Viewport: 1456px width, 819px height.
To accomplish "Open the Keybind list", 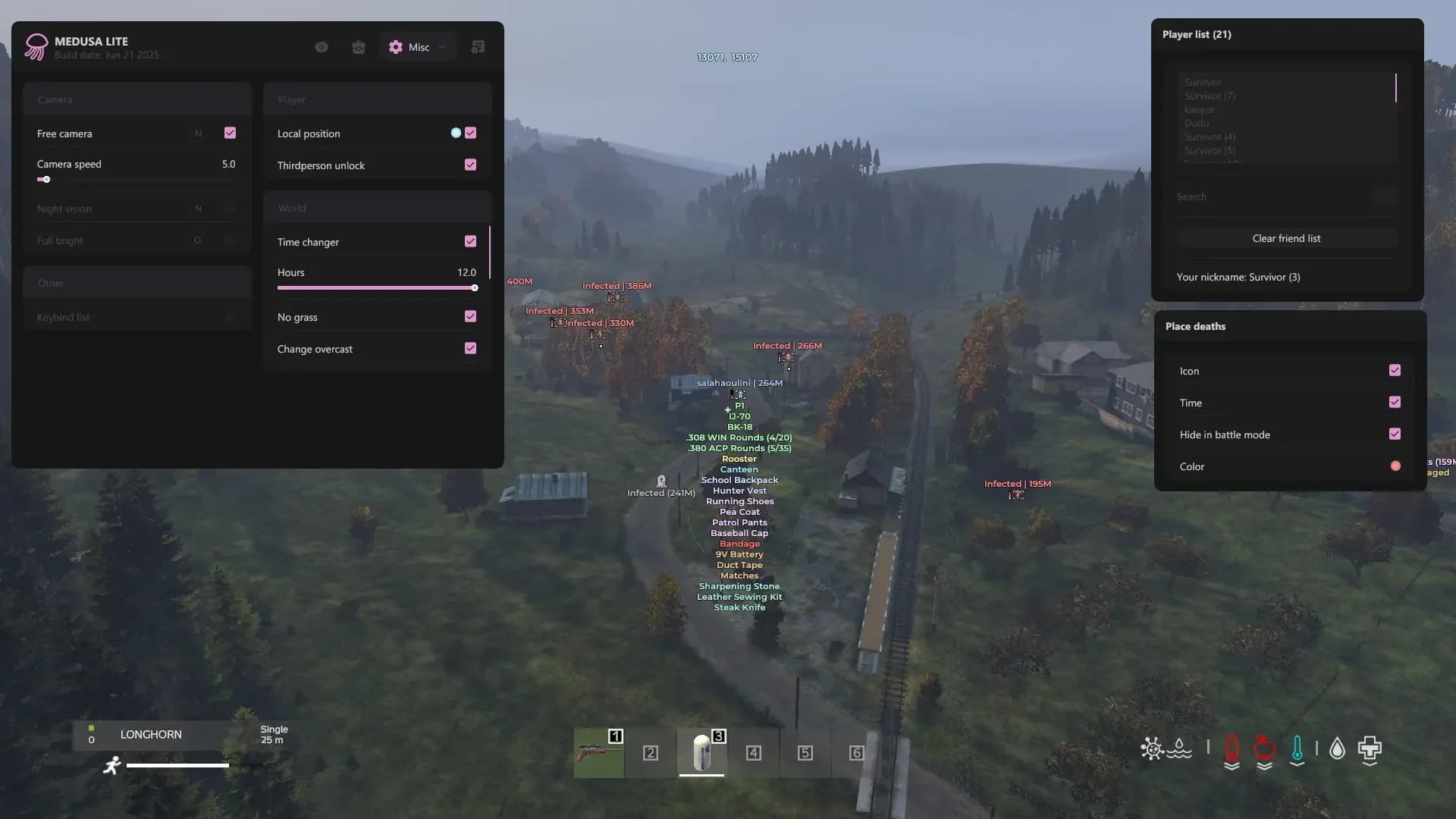I will point(136,317).
